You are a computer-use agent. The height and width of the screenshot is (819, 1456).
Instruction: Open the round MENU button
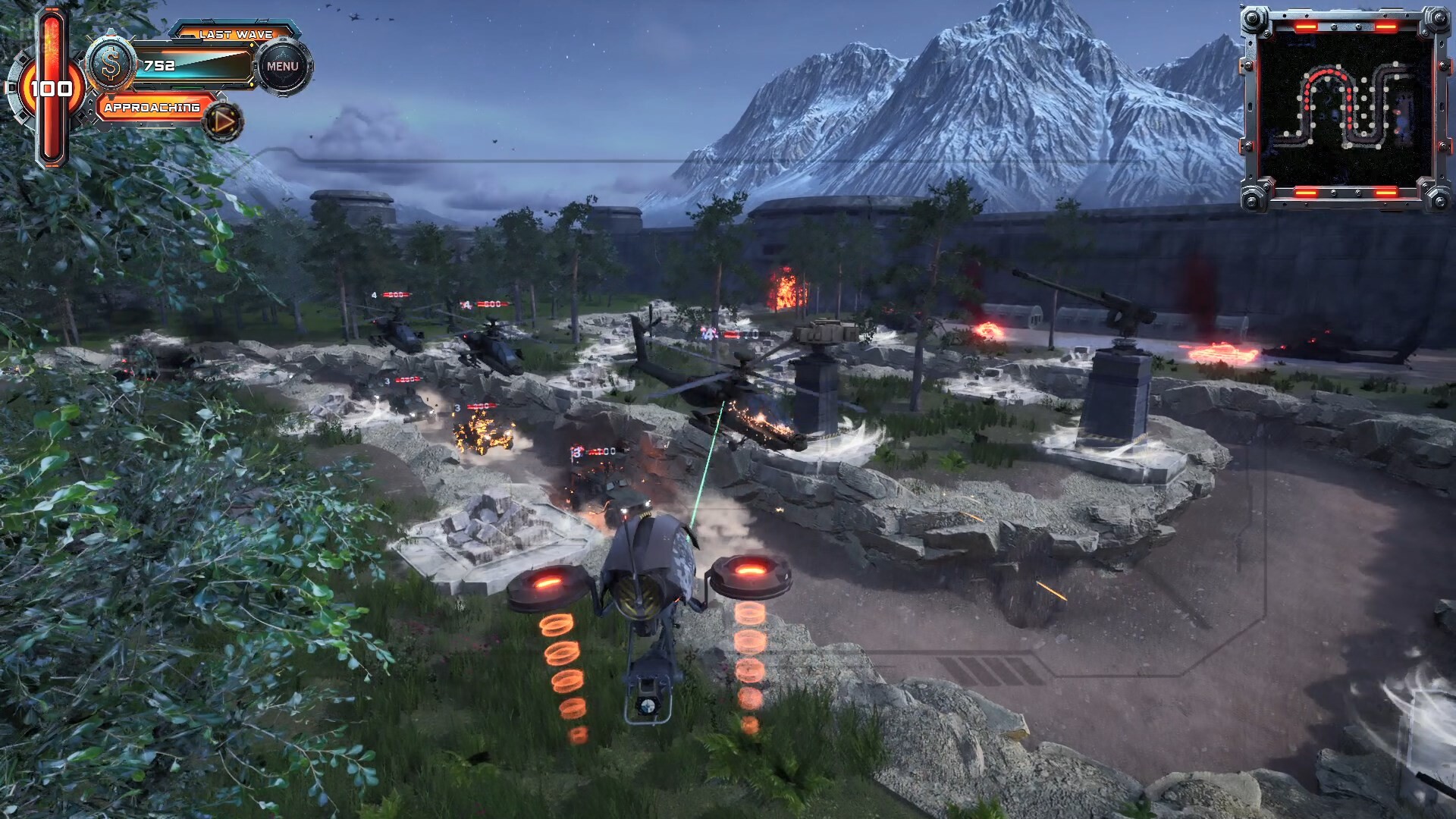coord(283,67)
